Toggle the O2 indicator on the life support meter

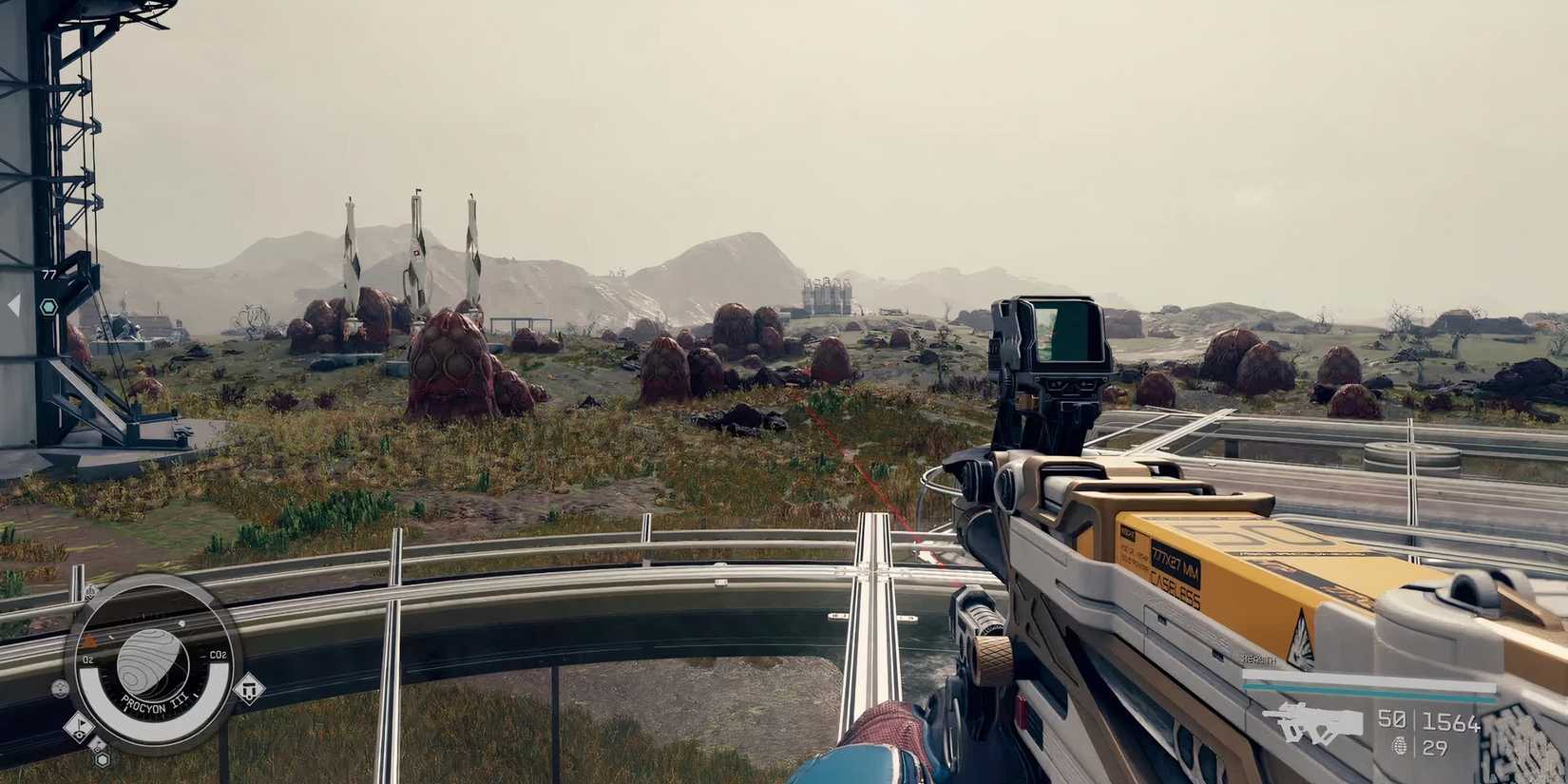coord(88,660)
